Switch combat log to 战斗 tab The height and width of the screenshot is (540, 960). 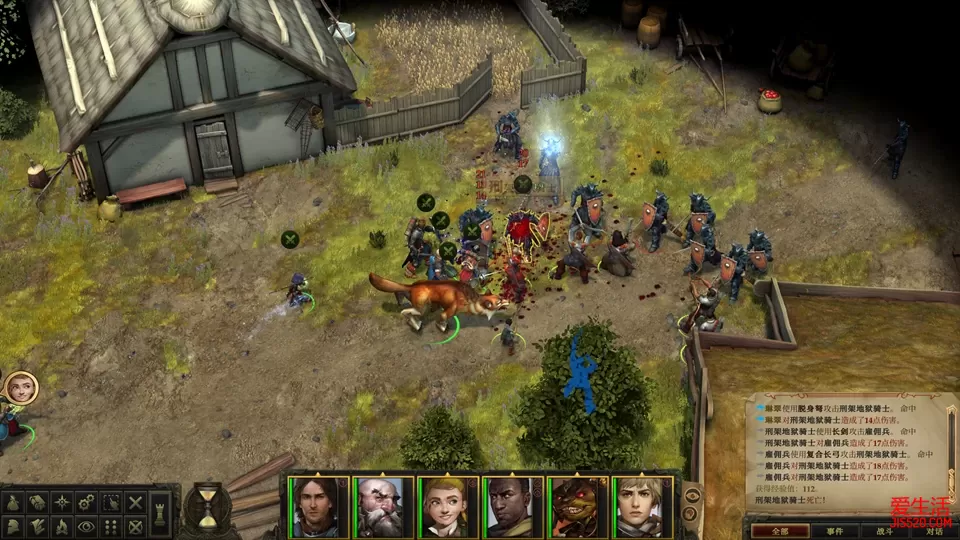coord(885,531)
